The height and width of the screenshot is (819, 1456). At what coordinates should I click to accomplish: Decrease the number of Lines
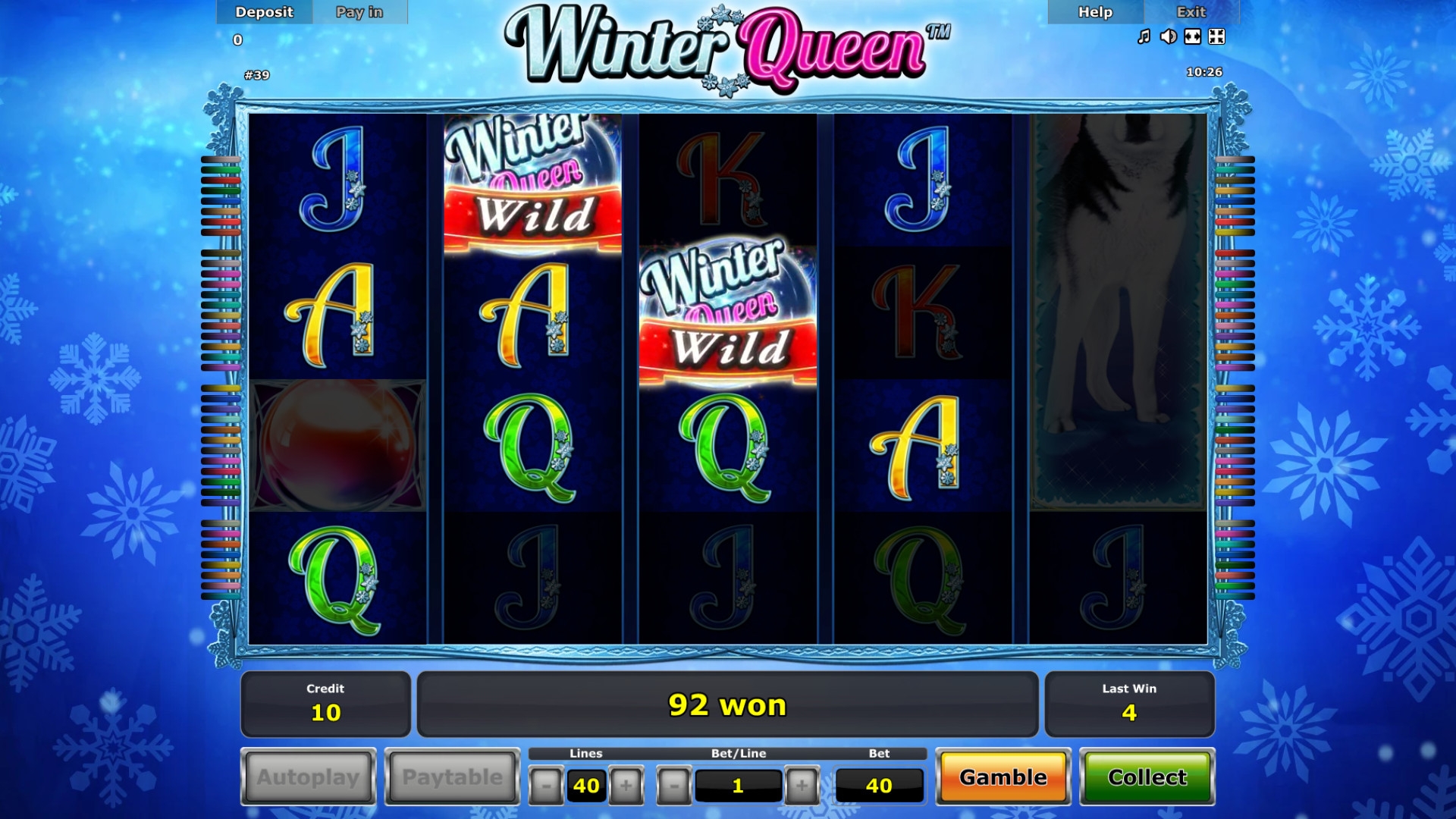point(546,786)
